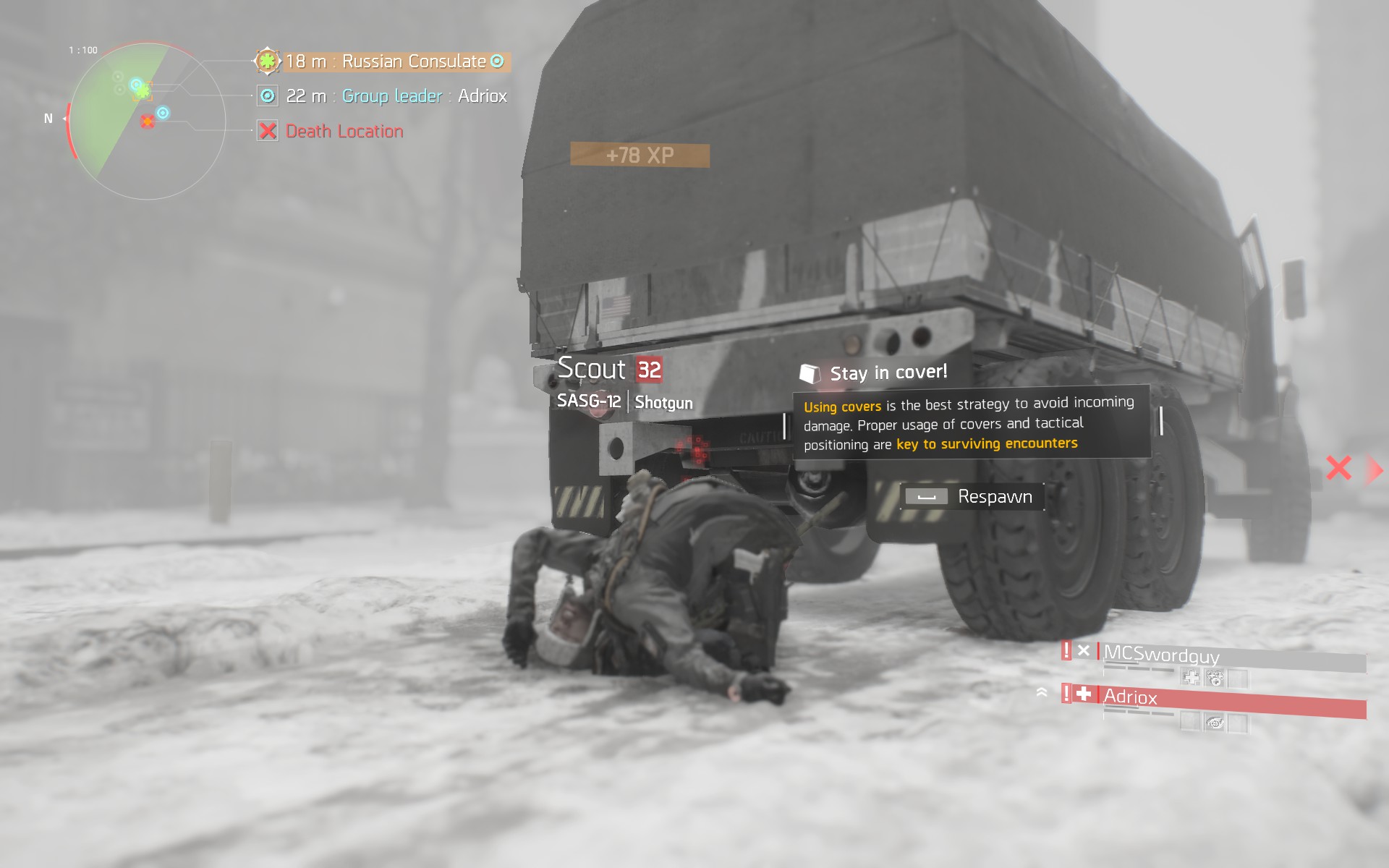Select MCSwordguy in the group list
The image size is (1389, 868).
point(1160,655)
